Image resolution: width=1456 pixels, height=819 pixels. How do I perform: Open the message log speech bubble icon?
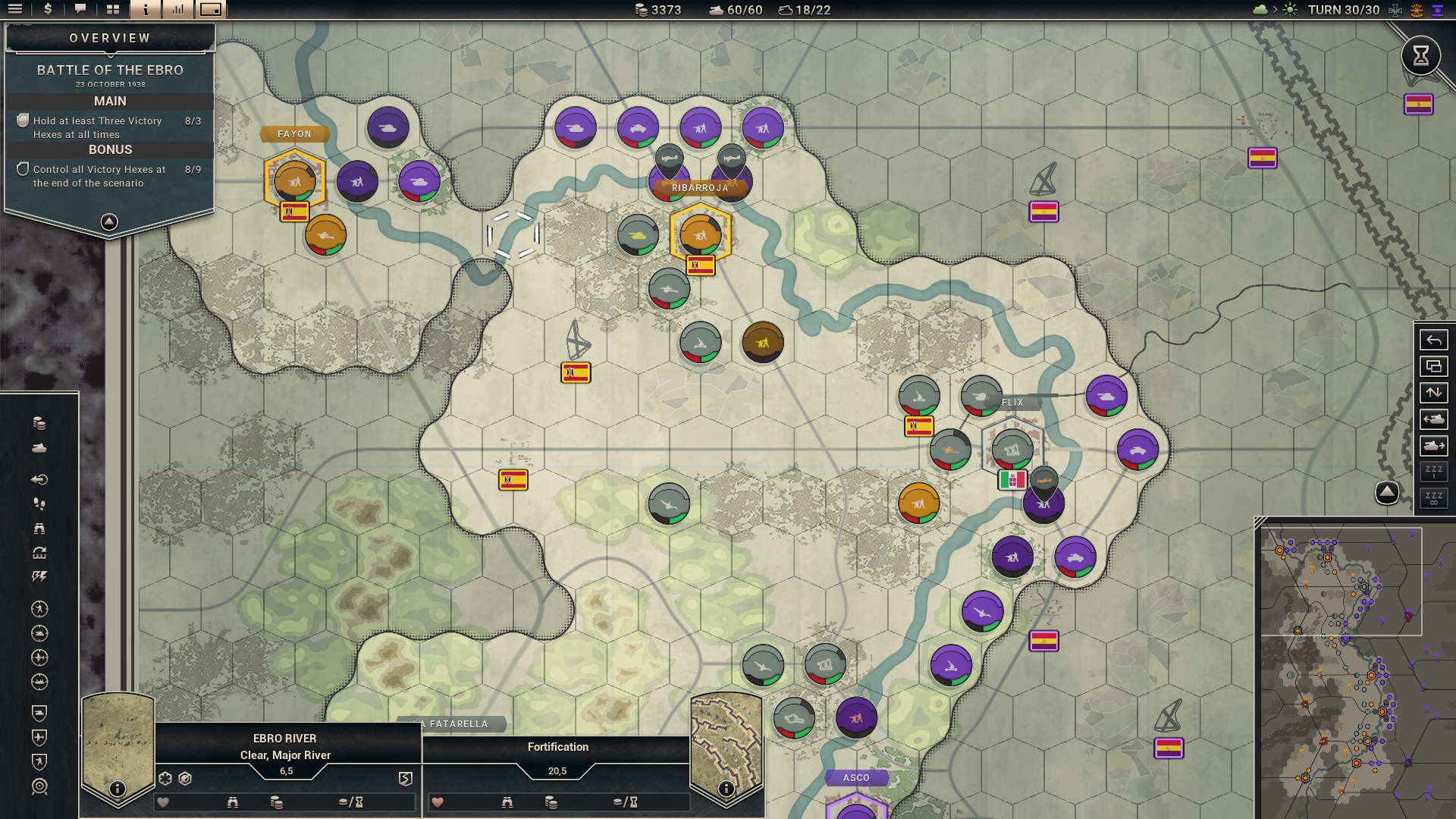80,10
